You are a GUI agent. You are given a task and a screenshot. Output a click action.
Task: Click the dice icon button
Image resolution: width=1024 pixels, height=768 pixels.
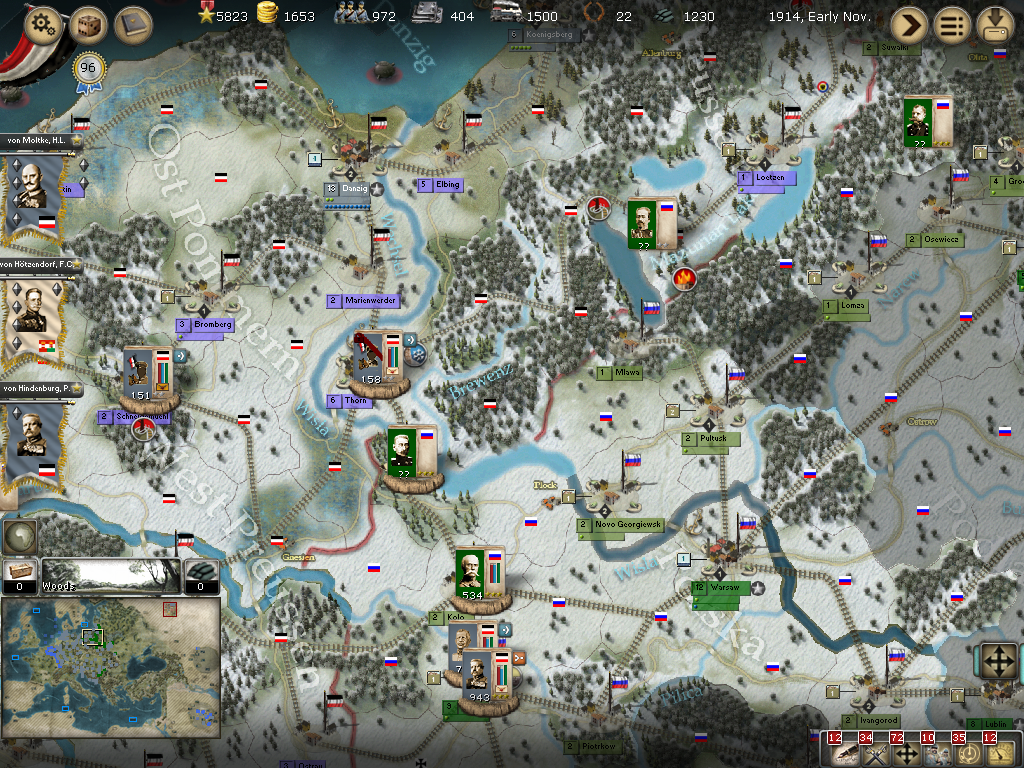(x=88, y=24)
